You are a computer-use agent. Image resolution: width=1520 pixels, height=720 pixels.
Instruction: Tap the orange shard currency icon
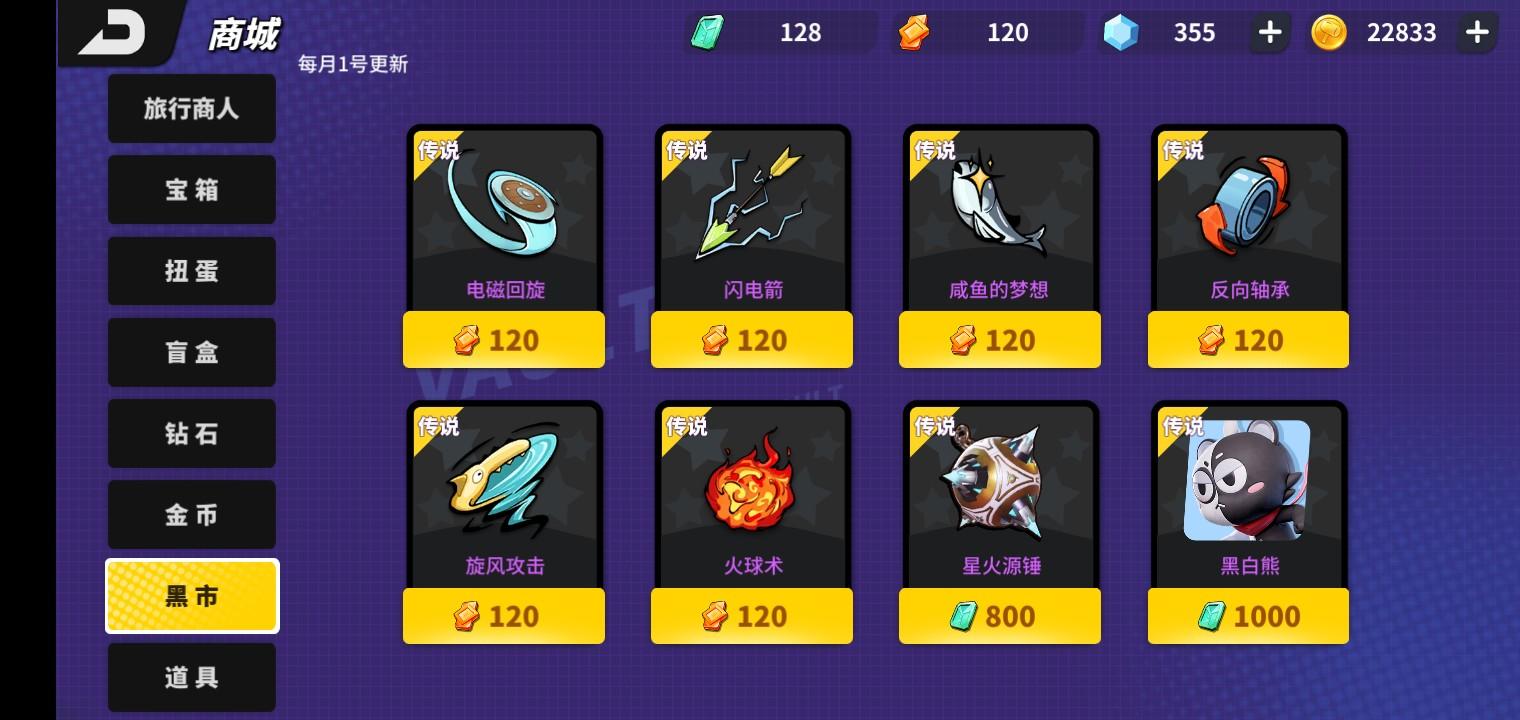coord(913,32)
